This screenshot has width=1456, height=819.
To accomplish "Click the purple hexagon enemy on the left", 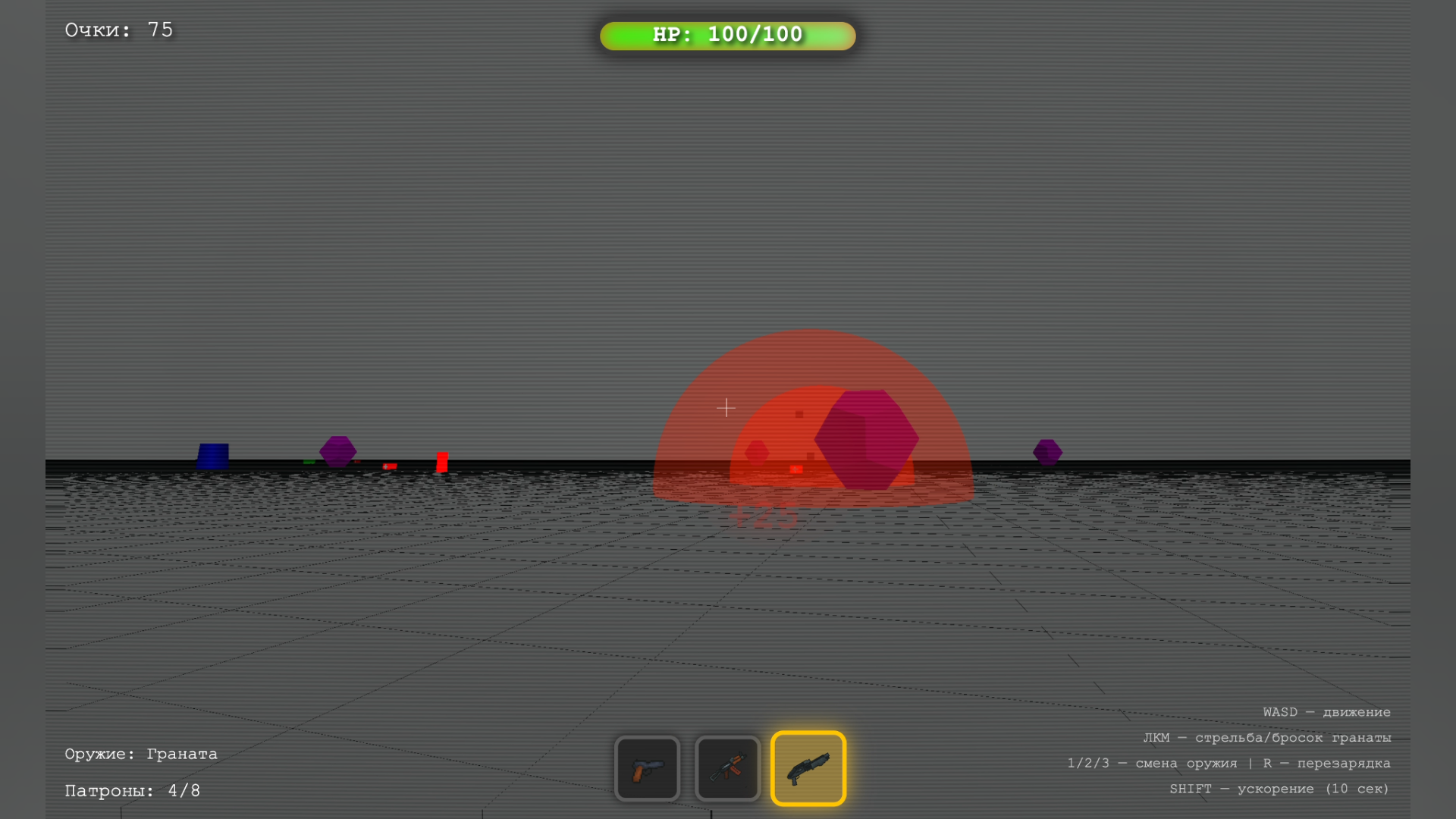I will (x=338, y=450).
